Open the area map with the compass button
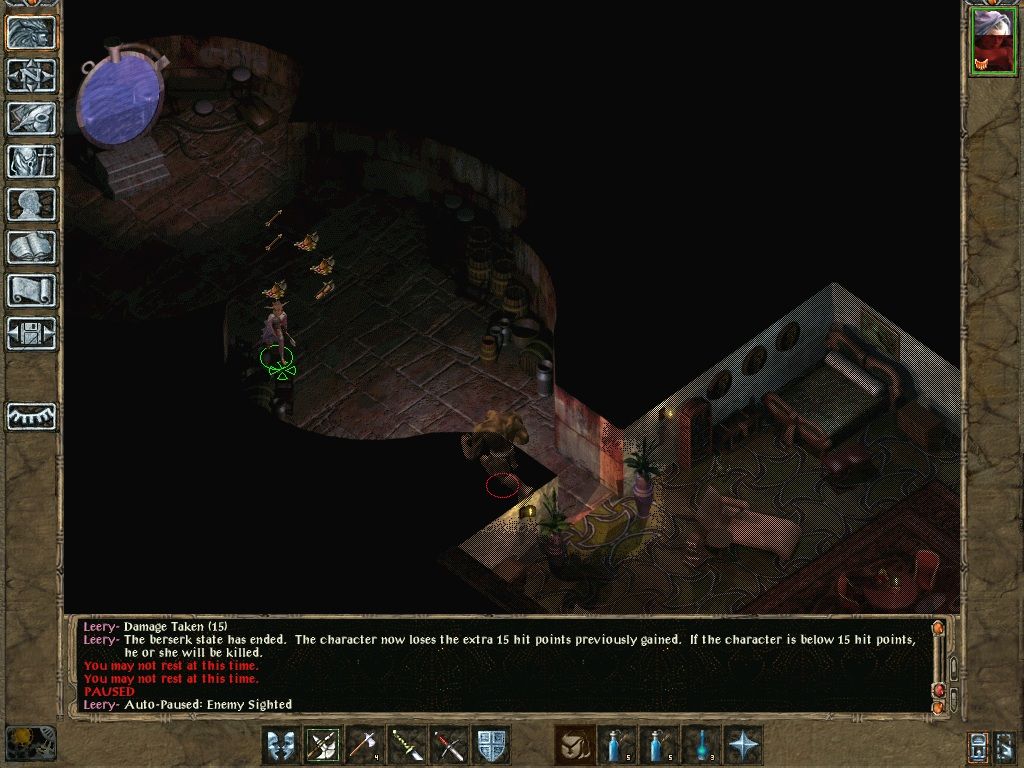 32,76
